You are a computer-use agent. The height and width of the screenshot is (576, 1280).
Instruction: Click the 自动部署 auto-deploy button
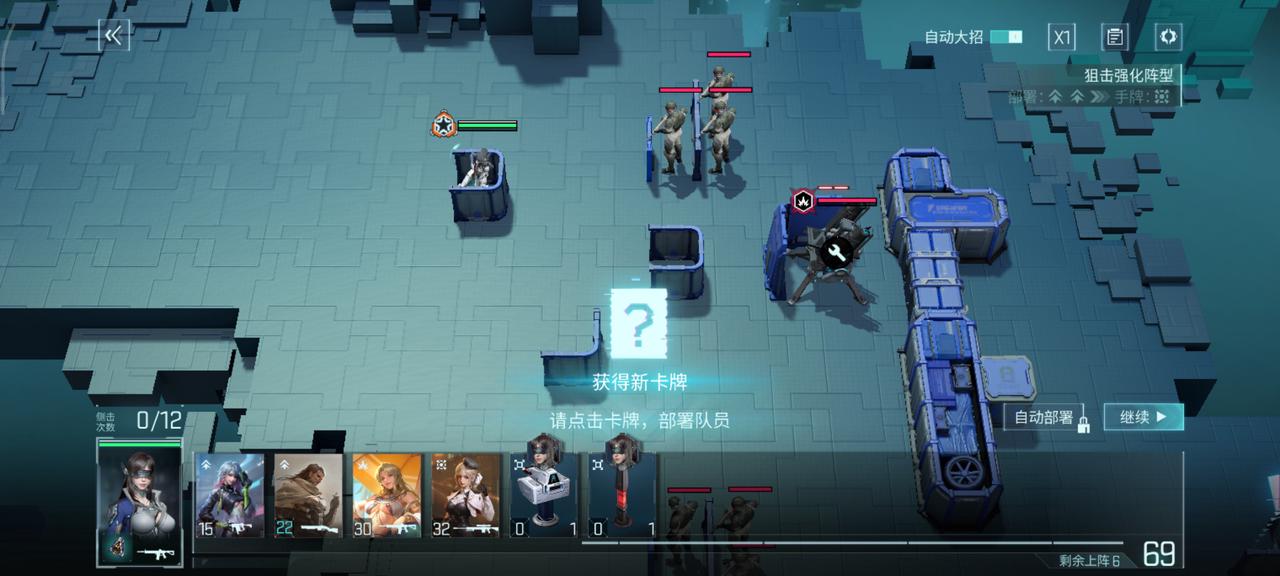(x=1043, y=417)
